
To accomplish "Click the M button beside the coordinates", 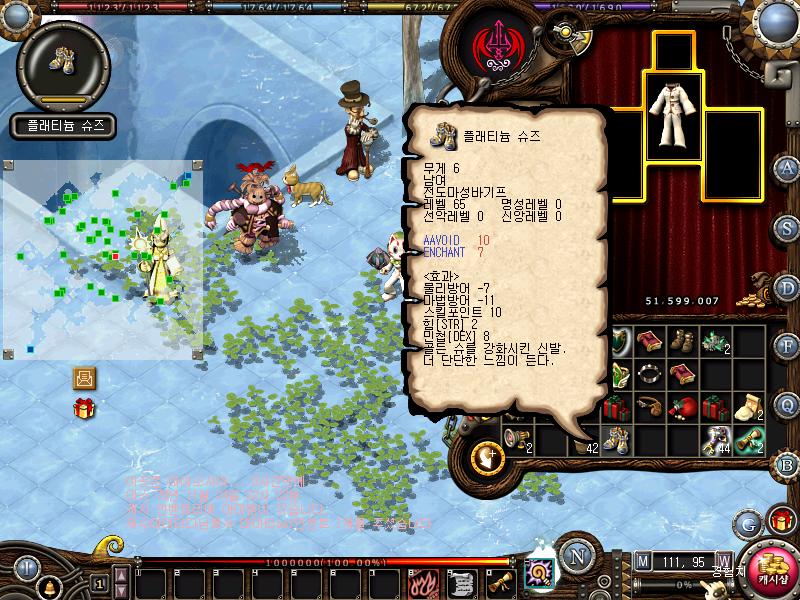I will click(642, 561).
